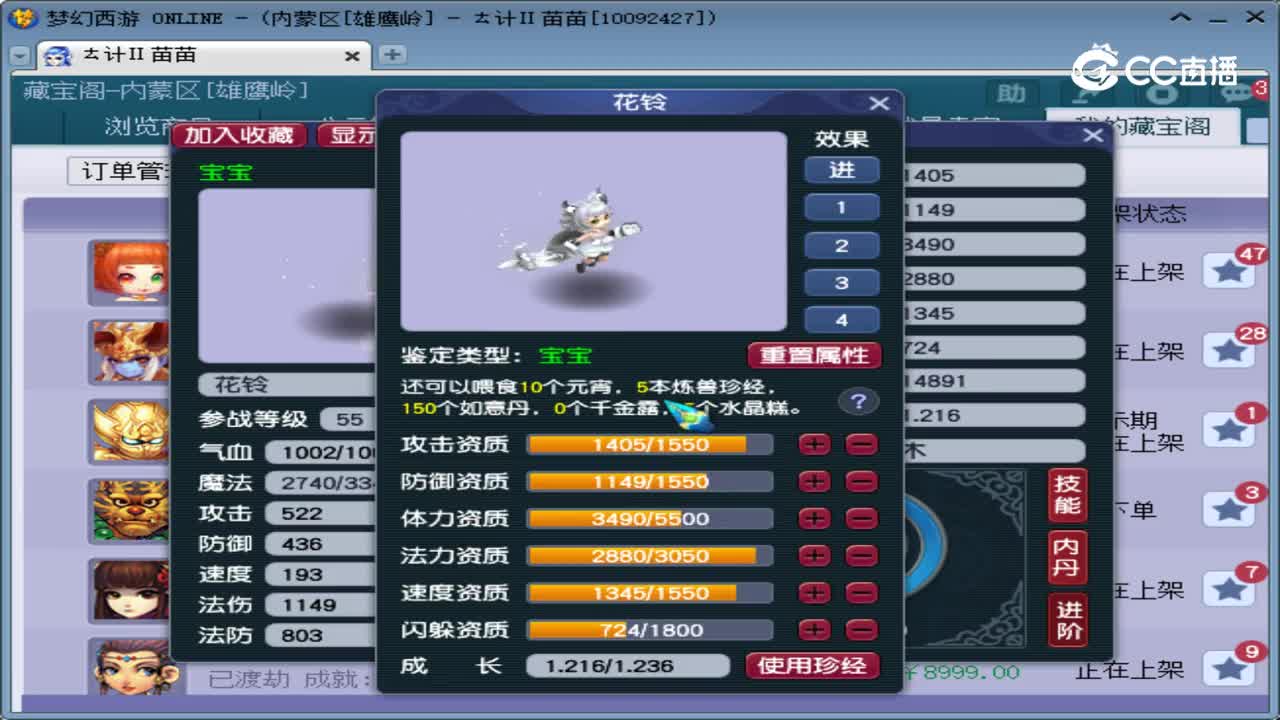Image resolution: width=1280 pixels, height=720 pixels.
Task: Open the 进阶 advance panel
Action: [x=1066, y=618]
